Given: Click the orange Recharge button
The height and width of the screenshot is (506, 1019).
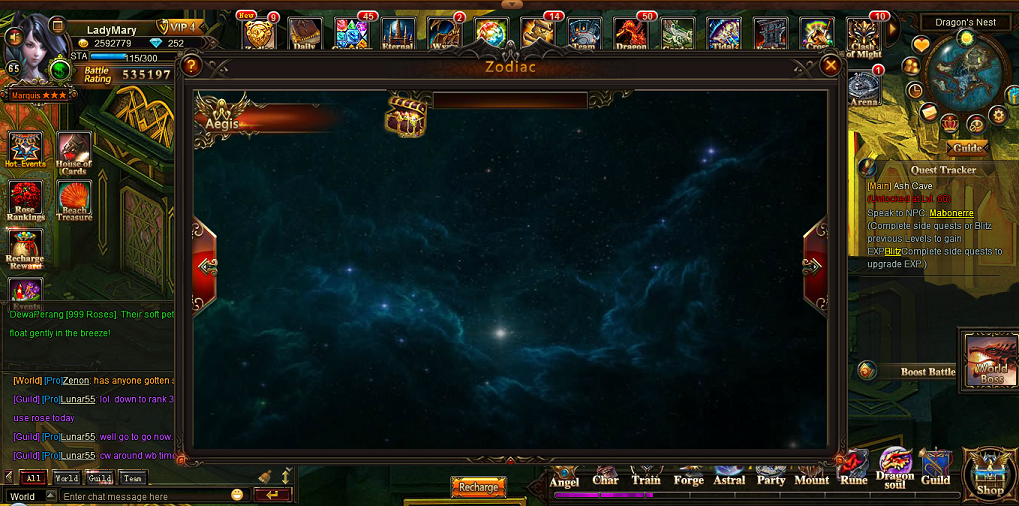Looking at the screenshot, I should 479,487.
